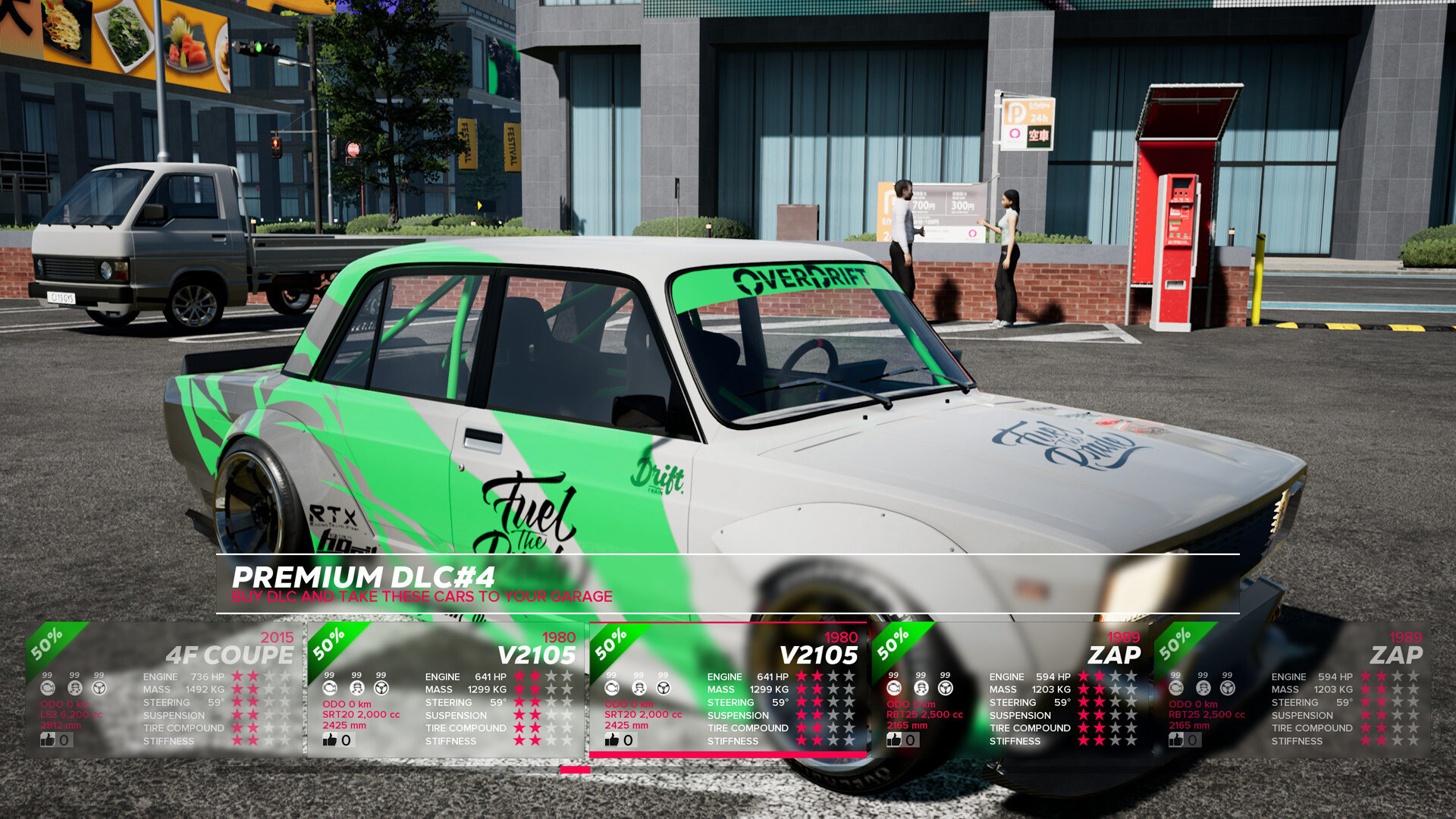The width and height of the screenshot is (1456, 819).
Task: Toggle the thumbs-up like on the 4F Coupe card
Action: 49,741
